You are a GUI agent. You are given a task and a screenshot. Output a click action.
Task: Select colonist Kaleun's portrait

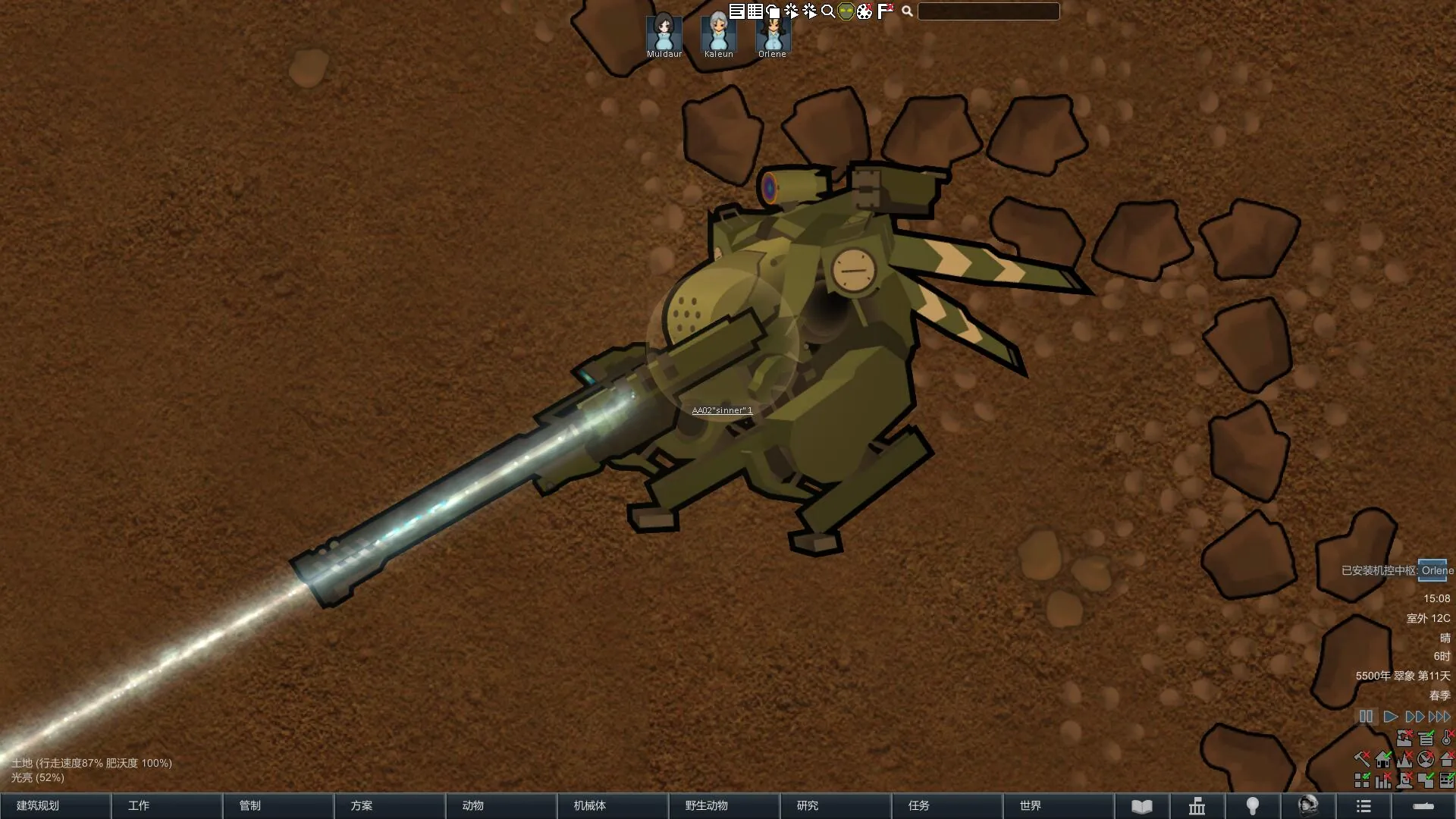(718, 33)
